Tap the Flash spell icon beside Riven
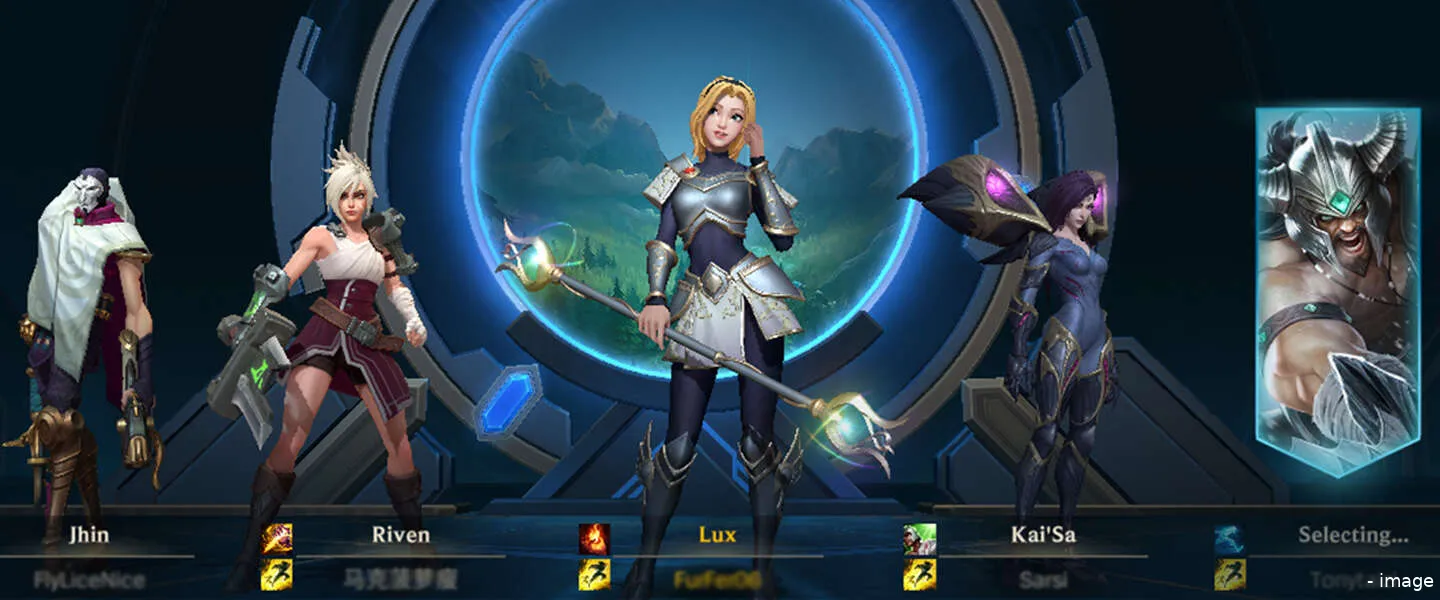The image size is (1440, 600). [x=277, y=575]
